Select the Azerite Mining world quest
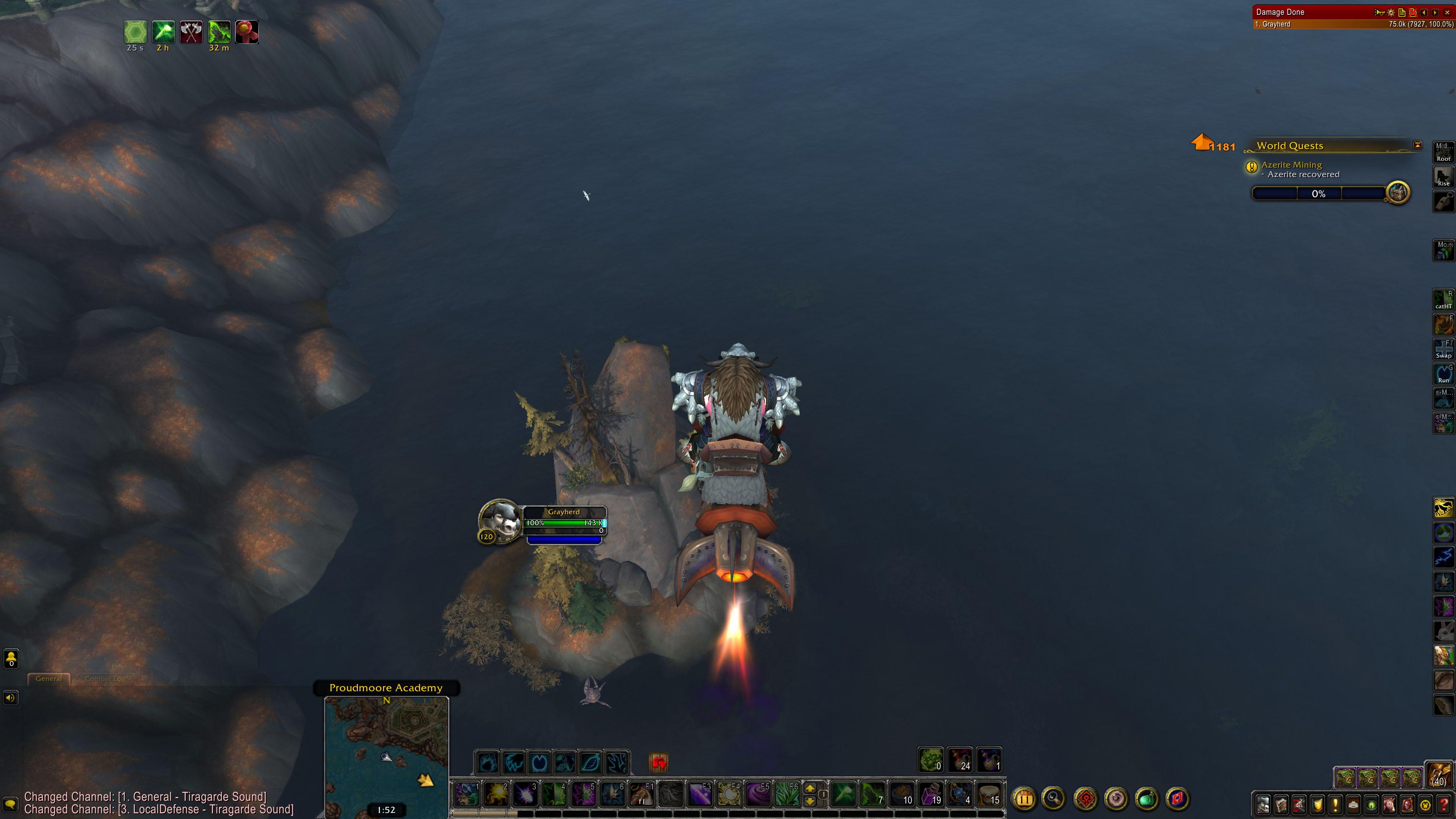Image resolution: width=1456 pixels, height=819 pixels. click(1291, 165)
